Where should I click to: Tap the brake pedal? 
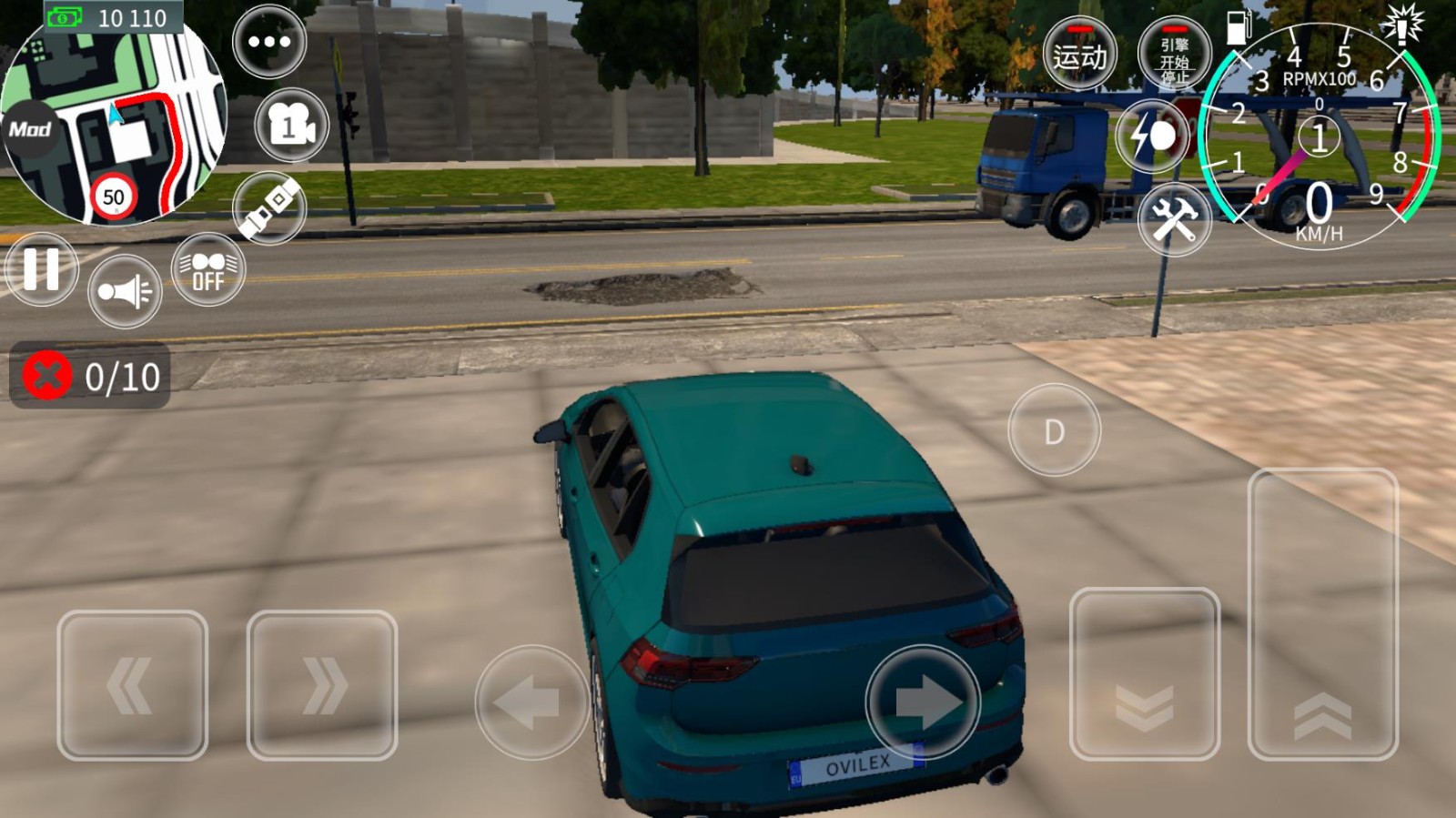tap(1144, 673)
